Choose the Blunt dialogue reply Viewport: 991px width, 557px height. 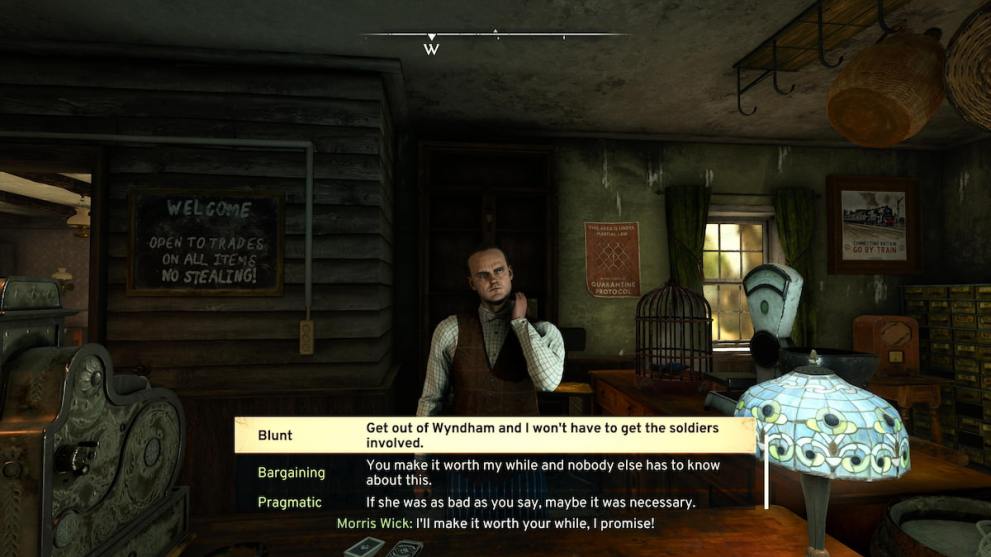coord(494,436)
